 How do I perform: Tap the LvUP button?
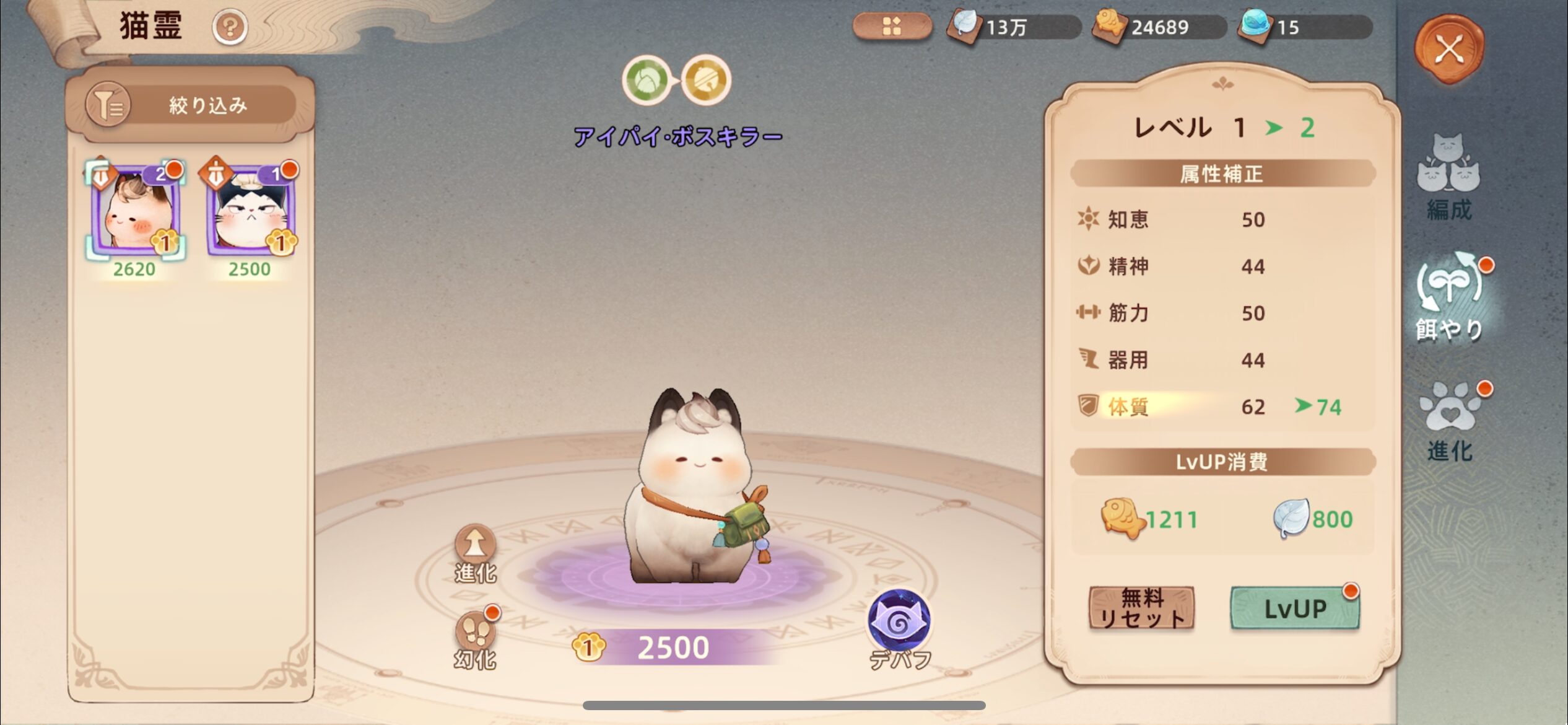(1295, 609)
